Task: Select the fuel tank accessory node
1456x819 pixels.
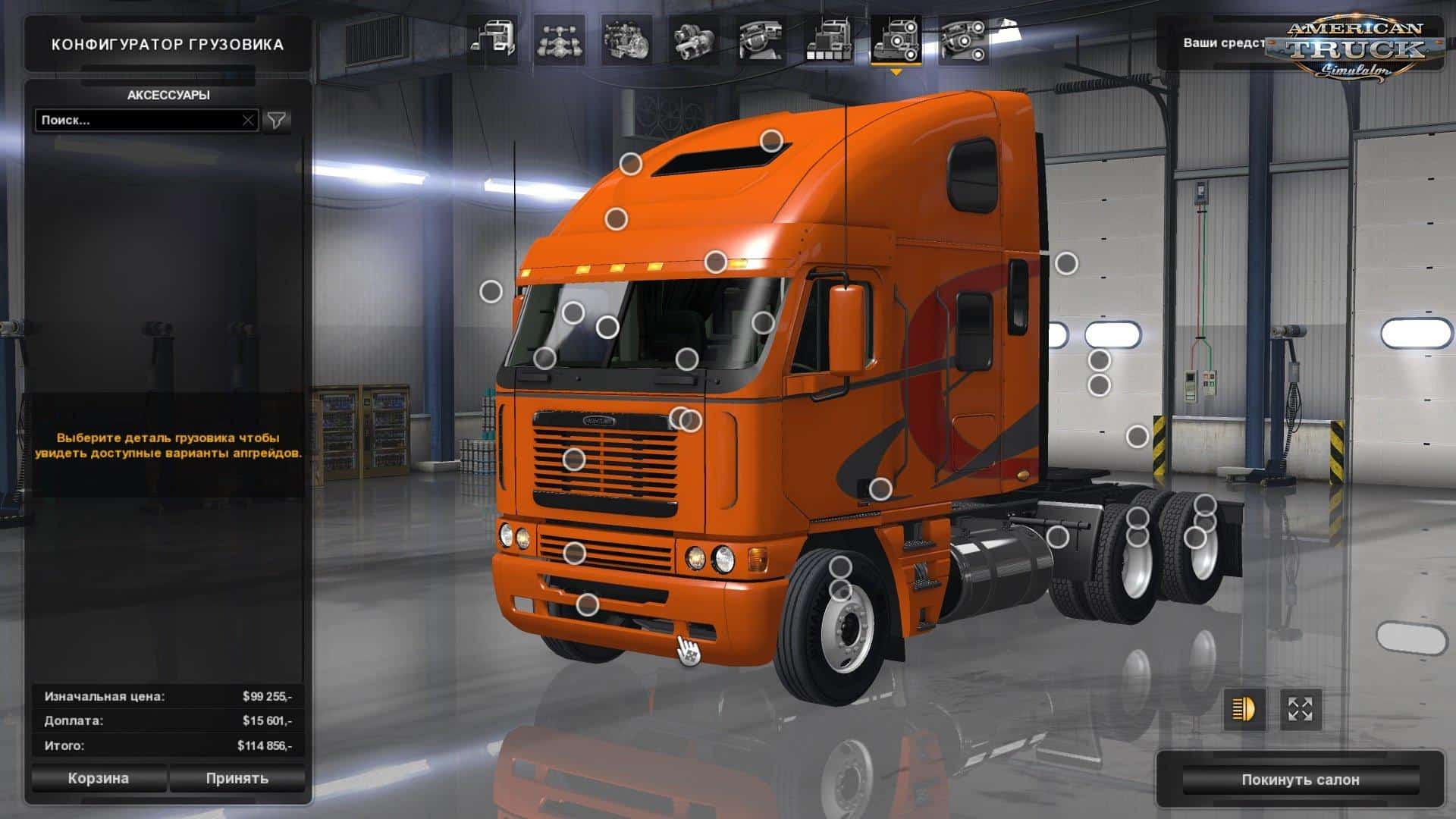Action: point(1057,537)
